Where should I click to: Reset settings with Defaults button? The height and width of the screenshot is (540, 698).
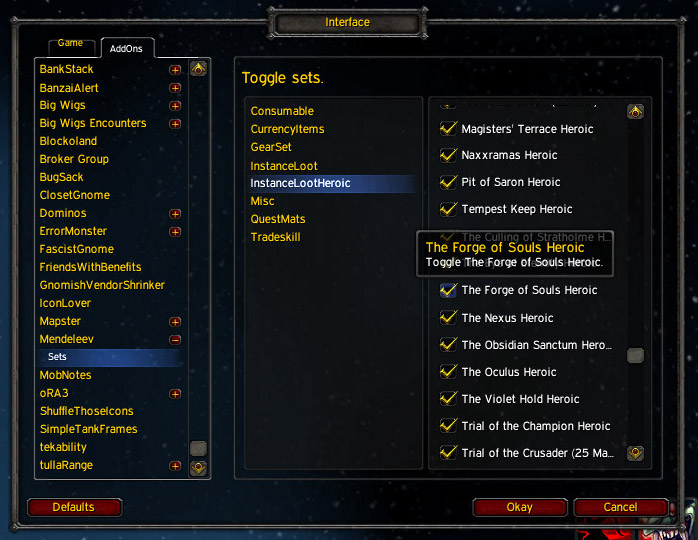[73, 507]
